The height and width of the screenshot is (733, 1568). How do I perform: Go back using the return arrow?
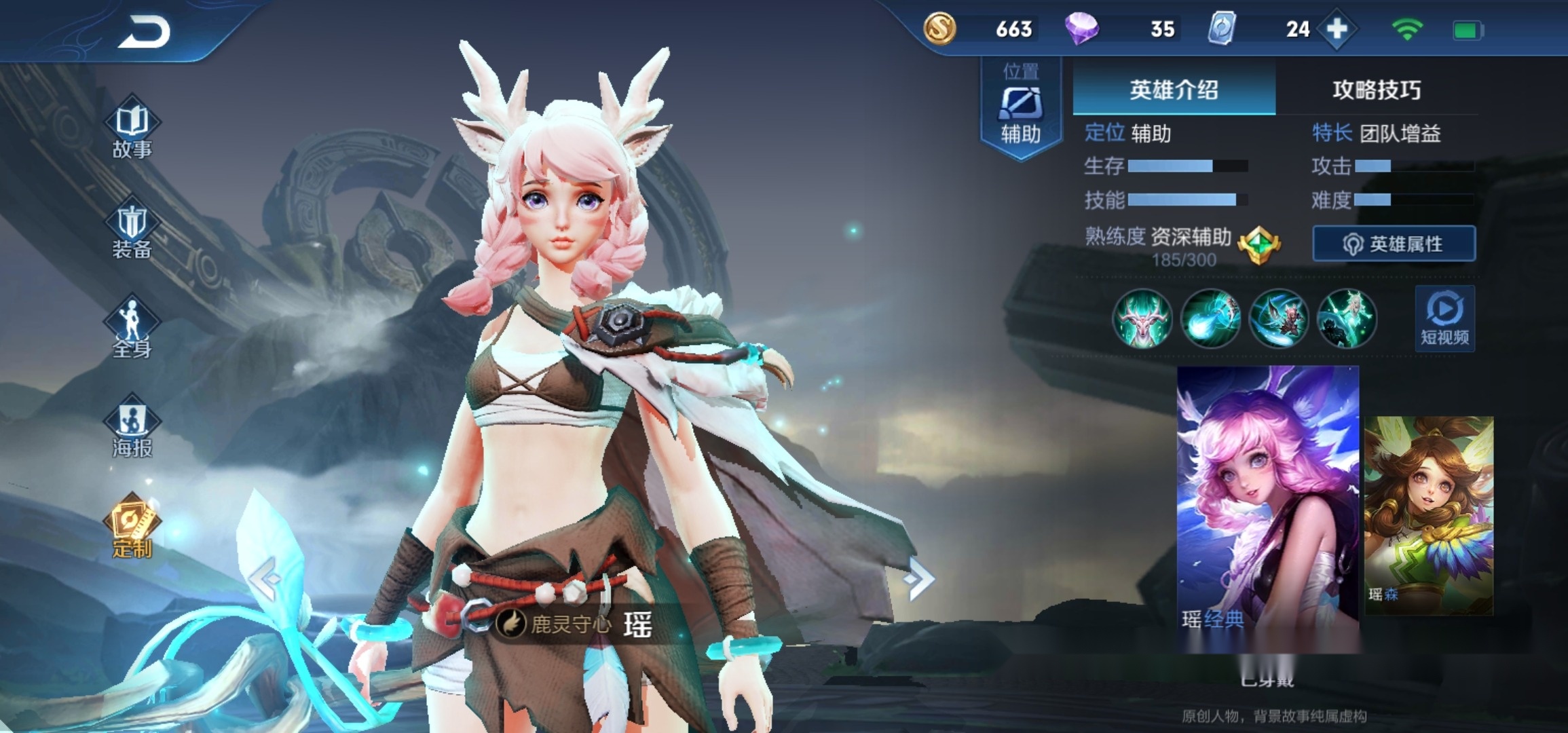coord(145,32)
